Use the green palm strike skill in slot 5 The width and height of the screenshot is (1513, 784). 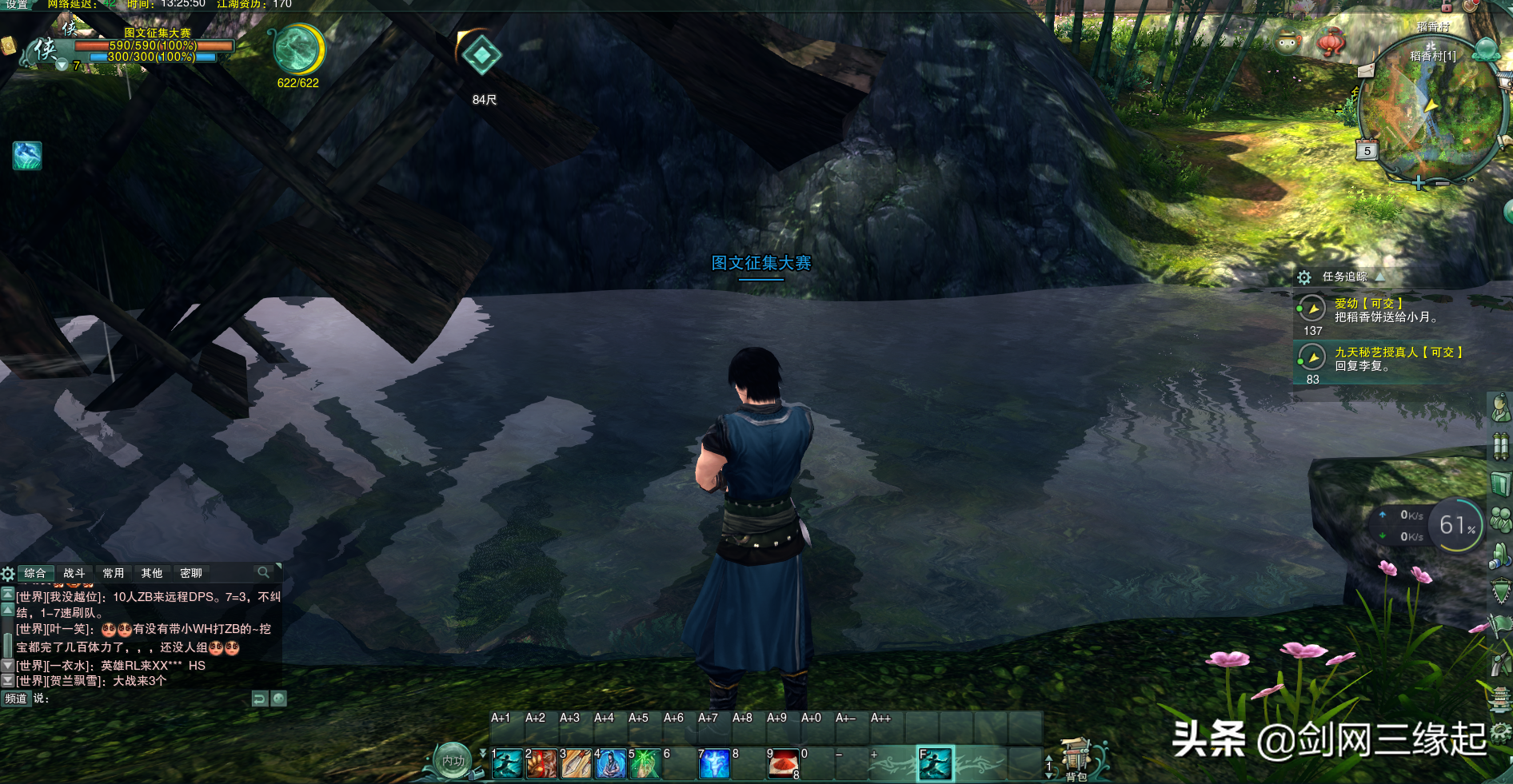pyautogui.click(x=645, y=764)
